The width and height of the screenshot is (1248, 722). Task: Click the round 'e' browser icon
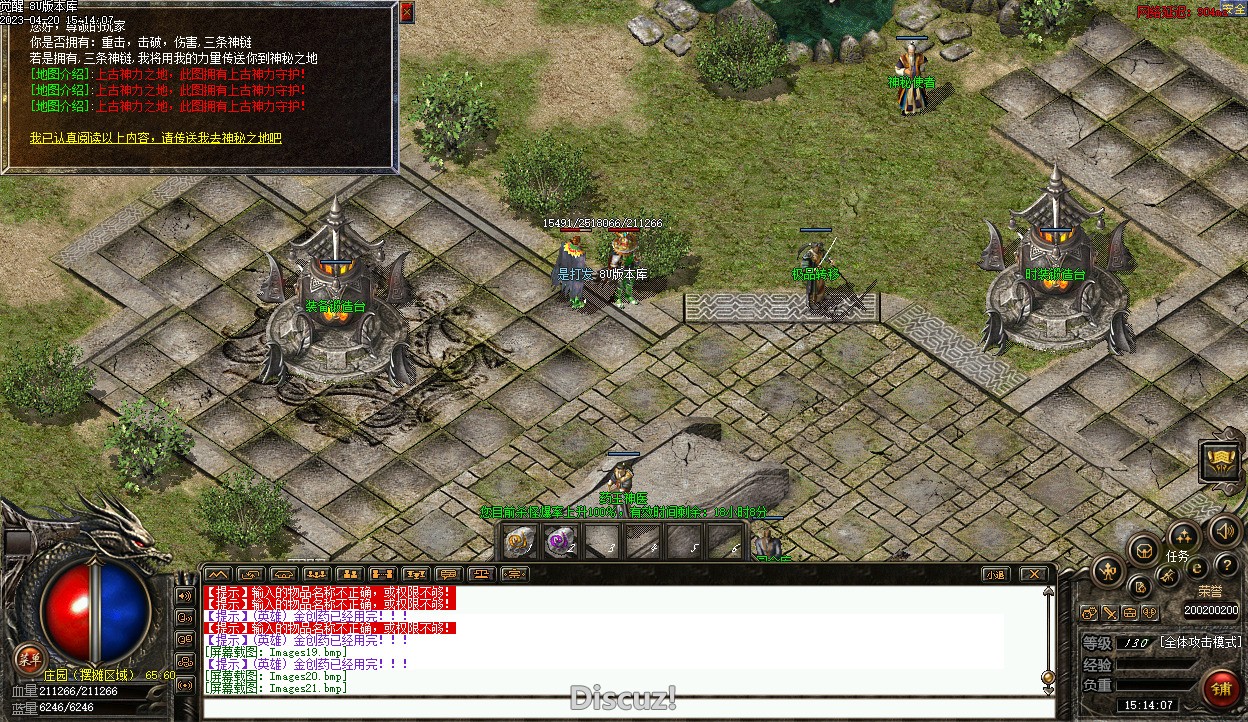click(x=1196, y=568)
